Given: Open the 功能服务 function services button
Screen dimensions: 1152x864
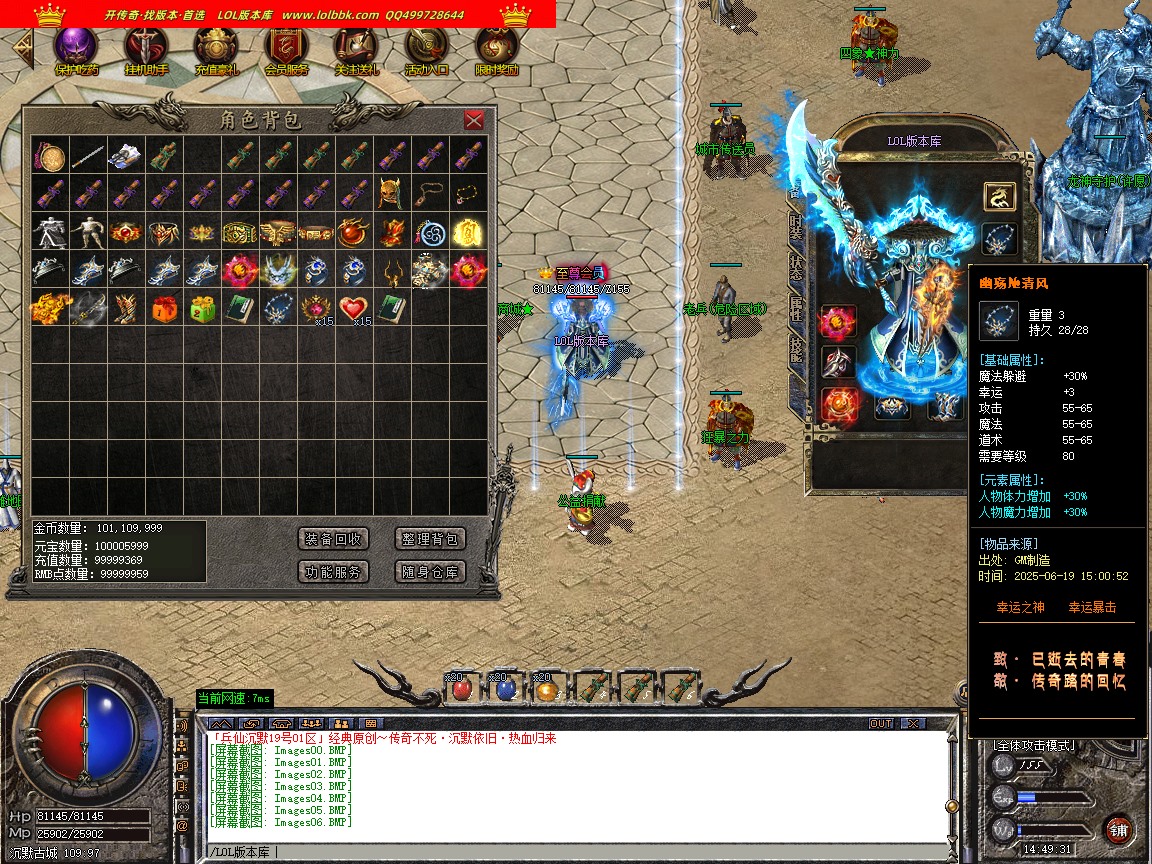Looking at the screenshot, I should (x=334, y=572).
